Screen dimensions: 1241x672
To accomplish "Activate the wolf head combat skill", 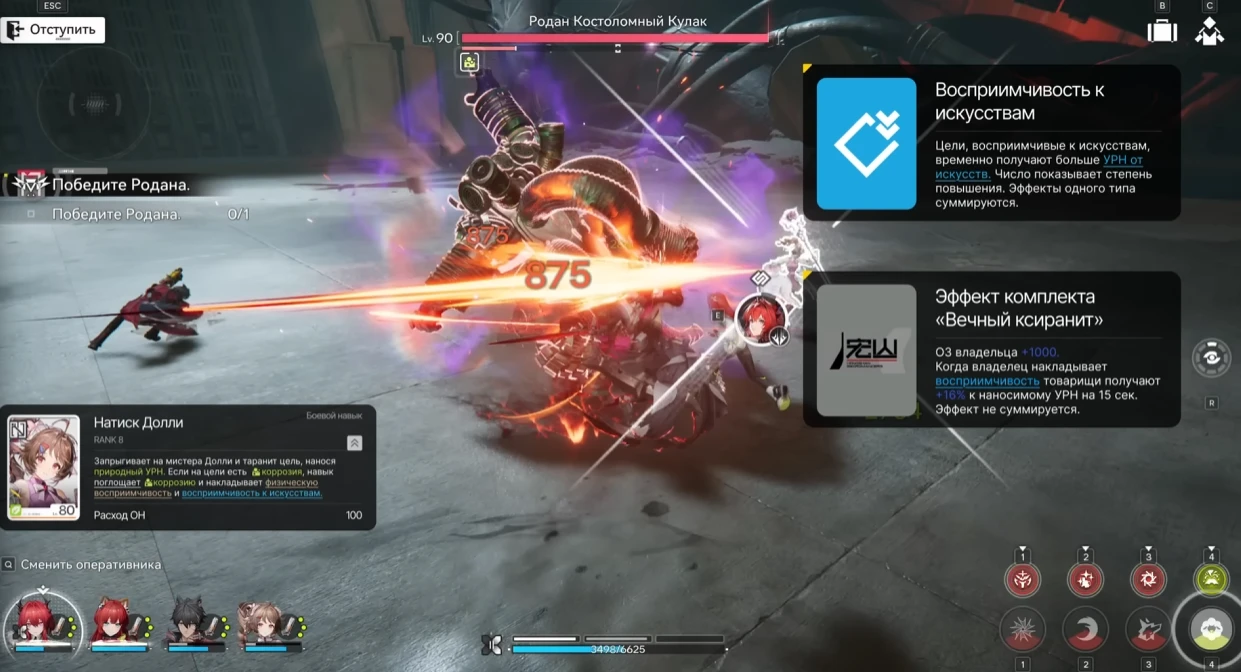I will pos(1147,630).
